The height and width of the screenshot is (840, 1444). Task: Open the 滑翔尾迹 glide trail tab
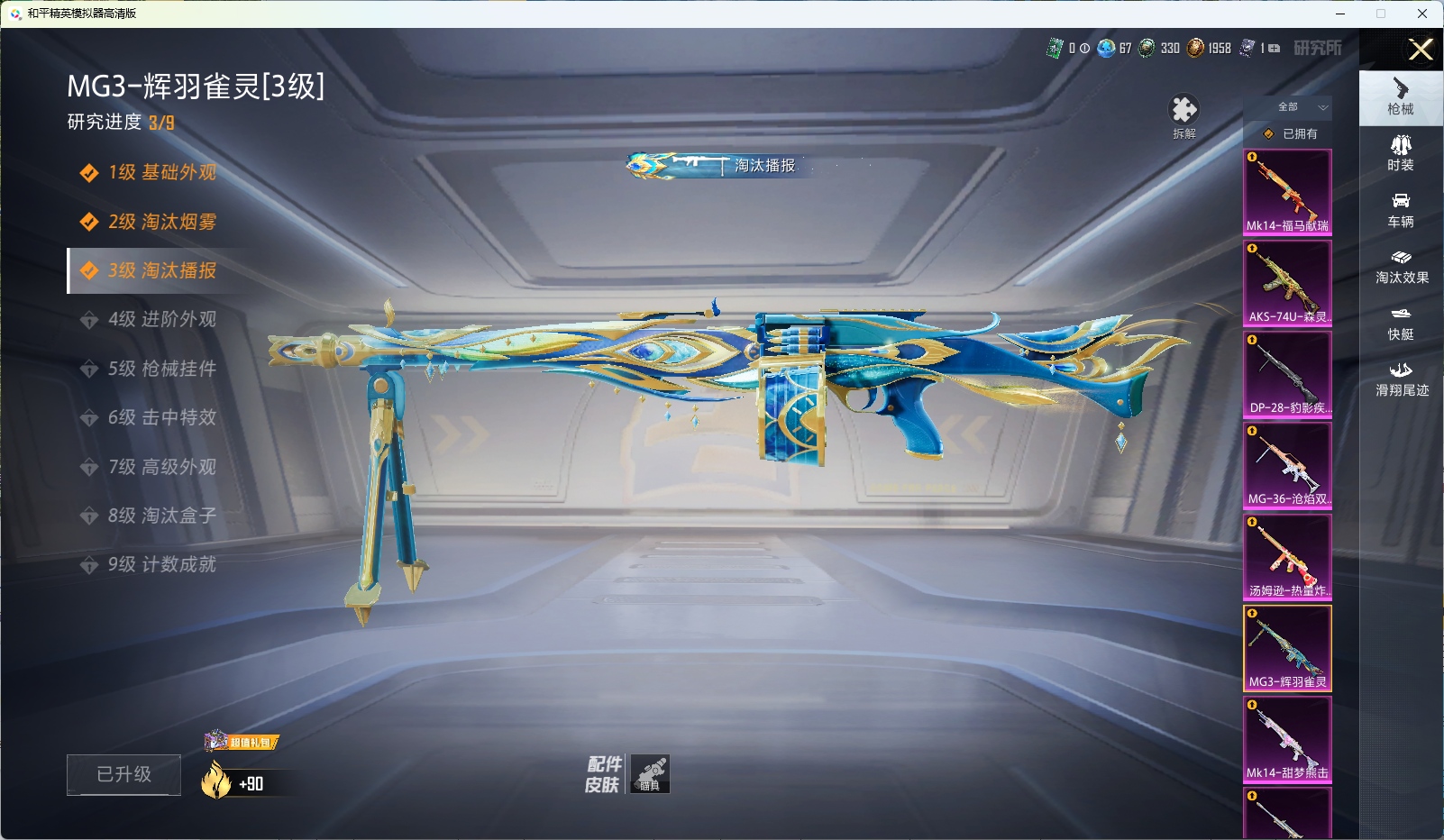(1401, 379)
